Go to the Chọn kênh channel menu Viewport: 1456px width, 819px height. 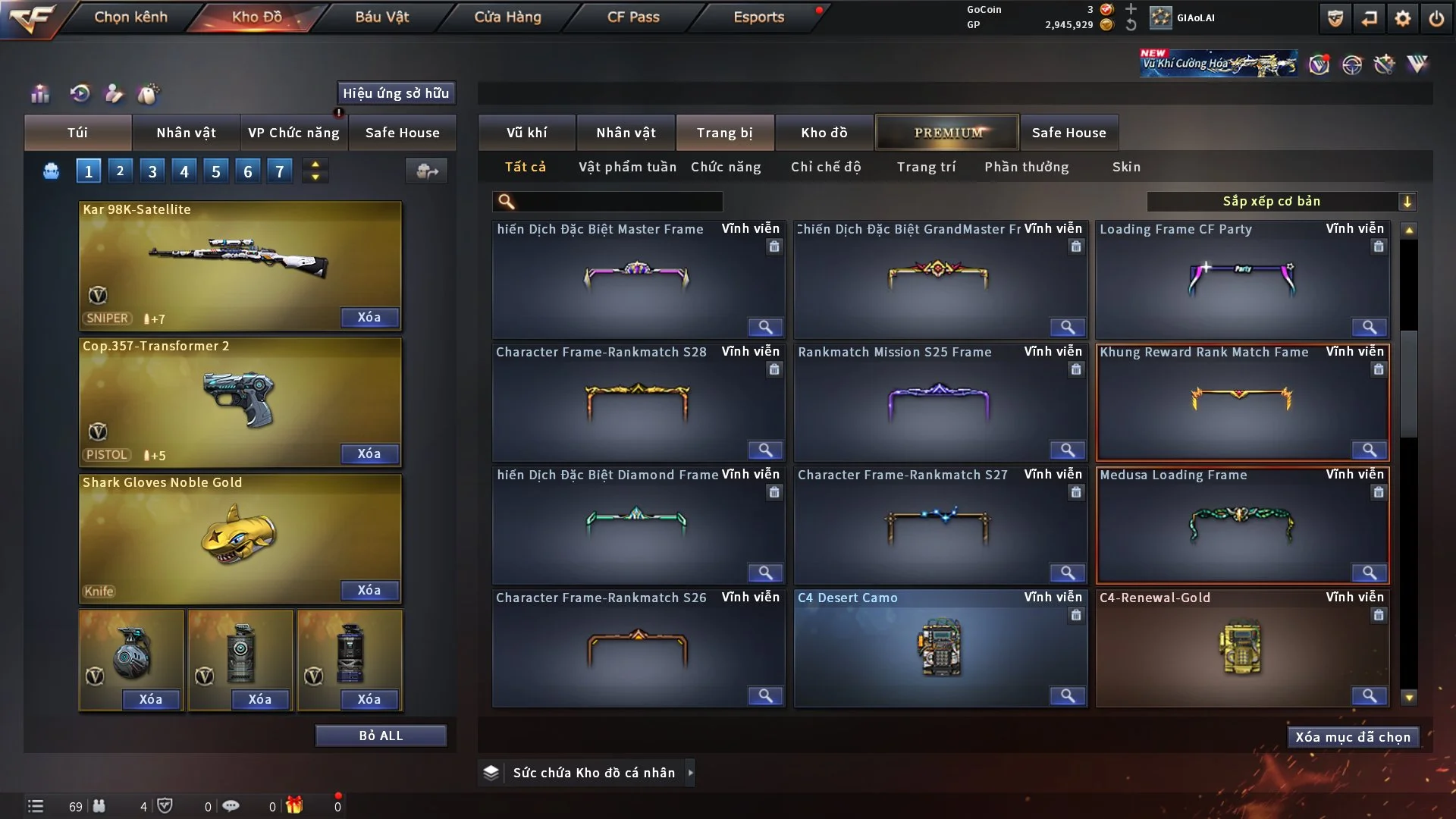130,17
